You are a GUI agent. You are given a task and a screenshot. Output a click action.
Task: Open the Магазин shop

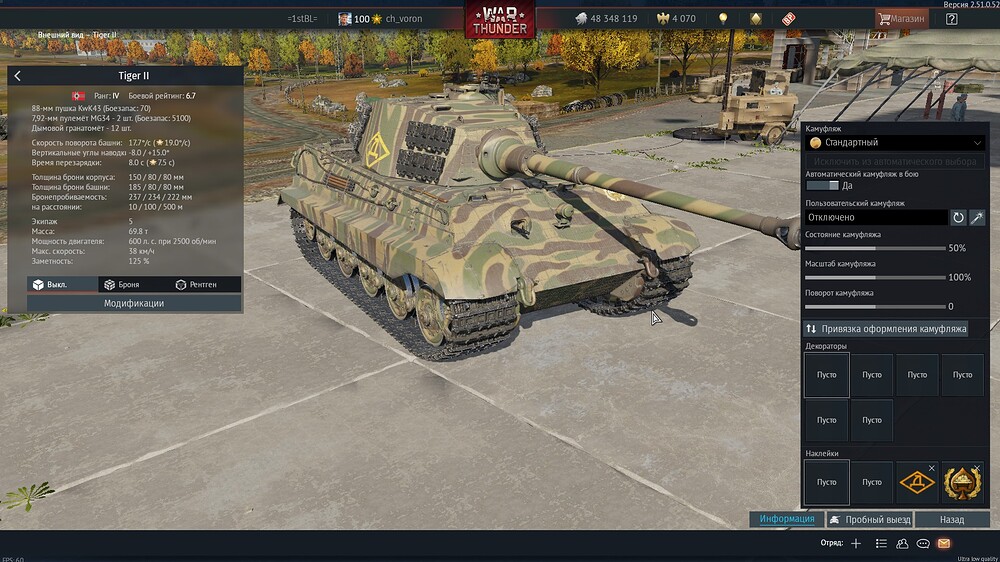(901, 18)
